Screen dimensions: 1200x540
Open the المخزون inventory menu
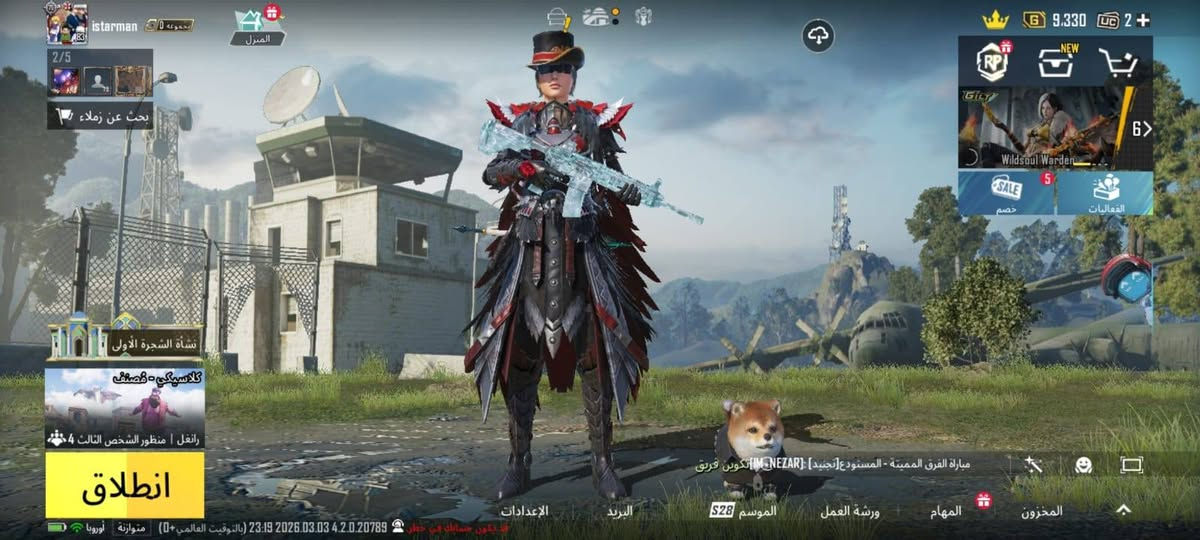click(1041, 511)
